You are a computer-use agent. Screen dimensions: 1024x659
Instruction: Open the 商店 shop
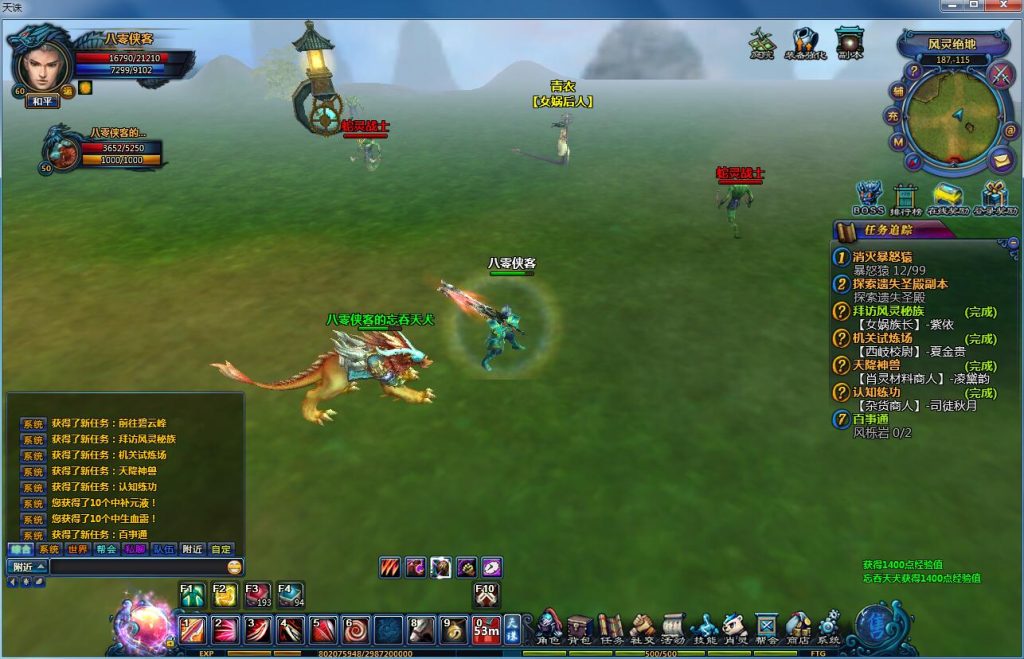coord(798,627)
